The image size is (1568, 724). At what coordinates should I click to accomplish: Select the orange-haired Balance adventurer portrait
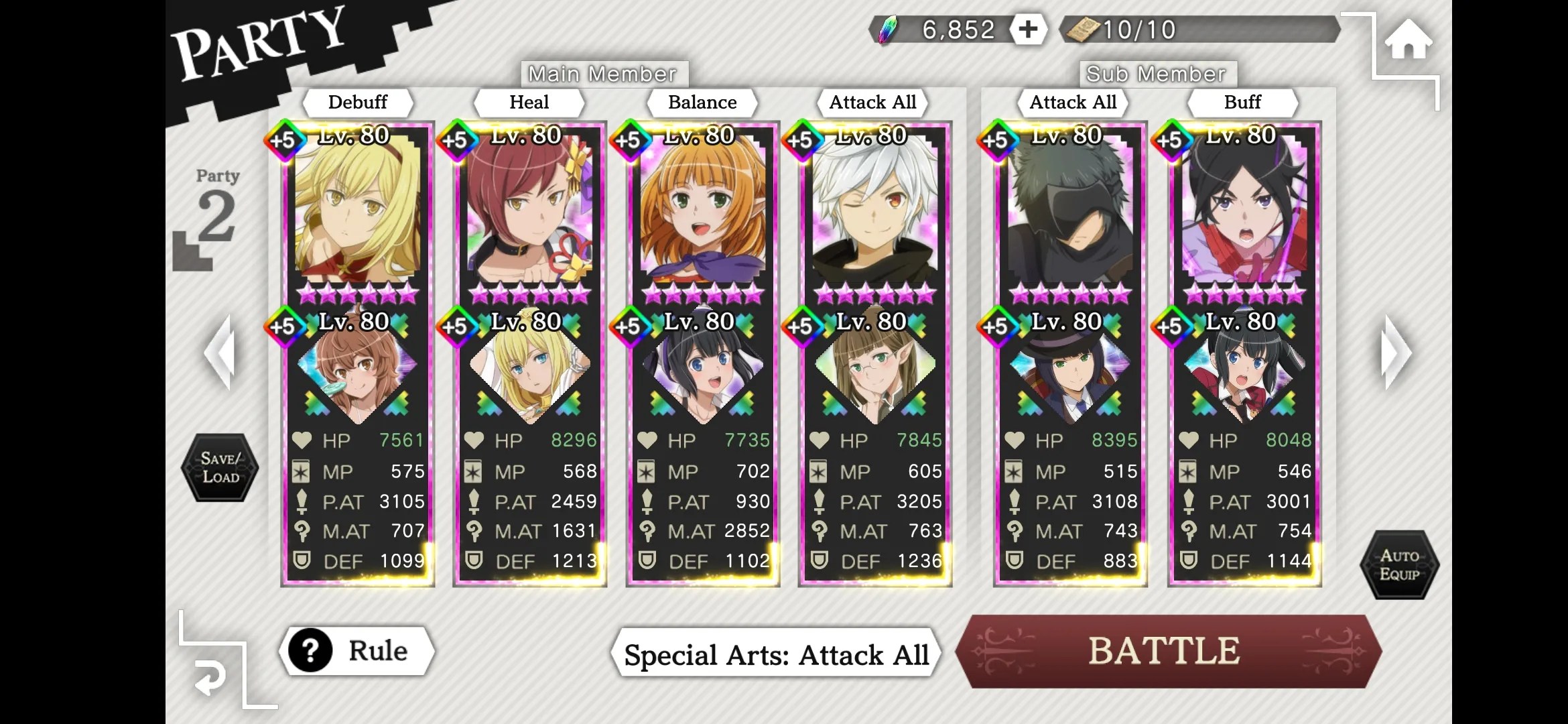(702, 208)
